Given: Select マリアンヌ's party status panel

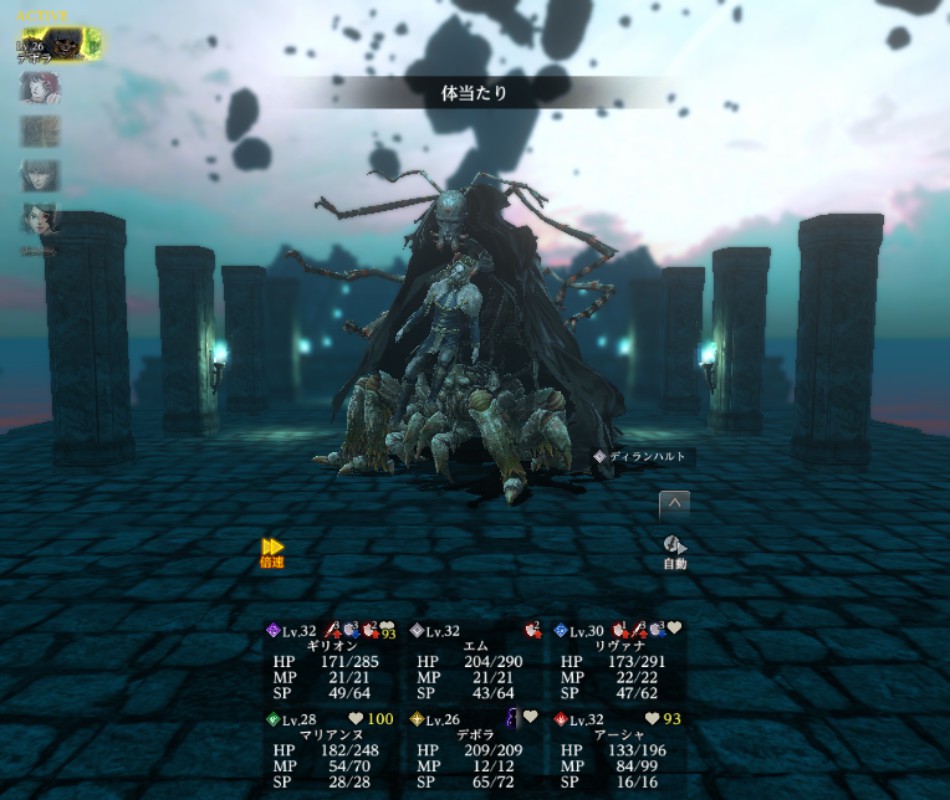Looking at the screenshot, I should [331, 749].
